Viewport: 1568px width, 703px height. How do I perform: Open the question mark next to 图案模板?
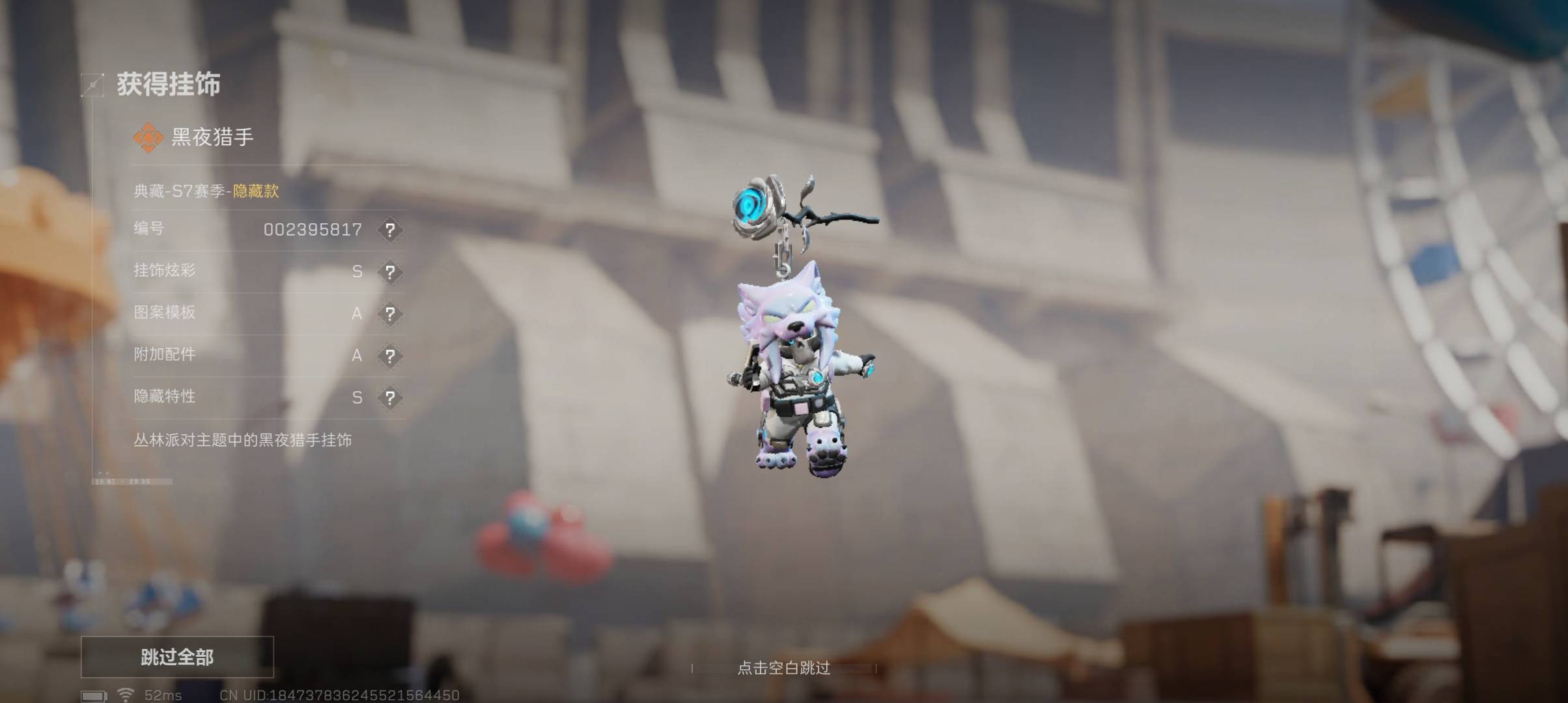[x=389, y=314]
